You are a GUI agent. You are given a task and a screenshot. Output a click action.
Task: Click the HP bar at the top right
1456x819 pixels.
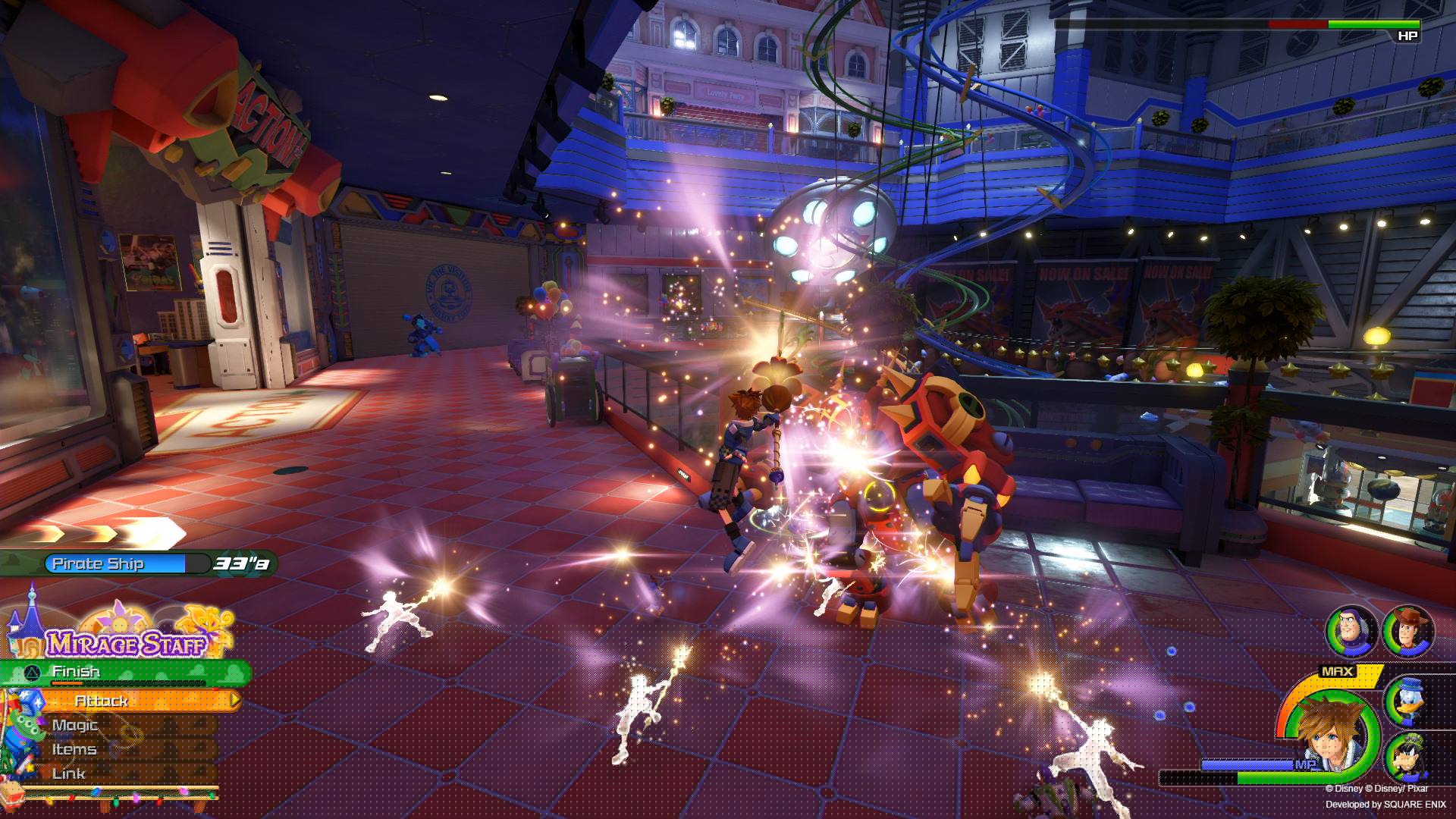1251,24
